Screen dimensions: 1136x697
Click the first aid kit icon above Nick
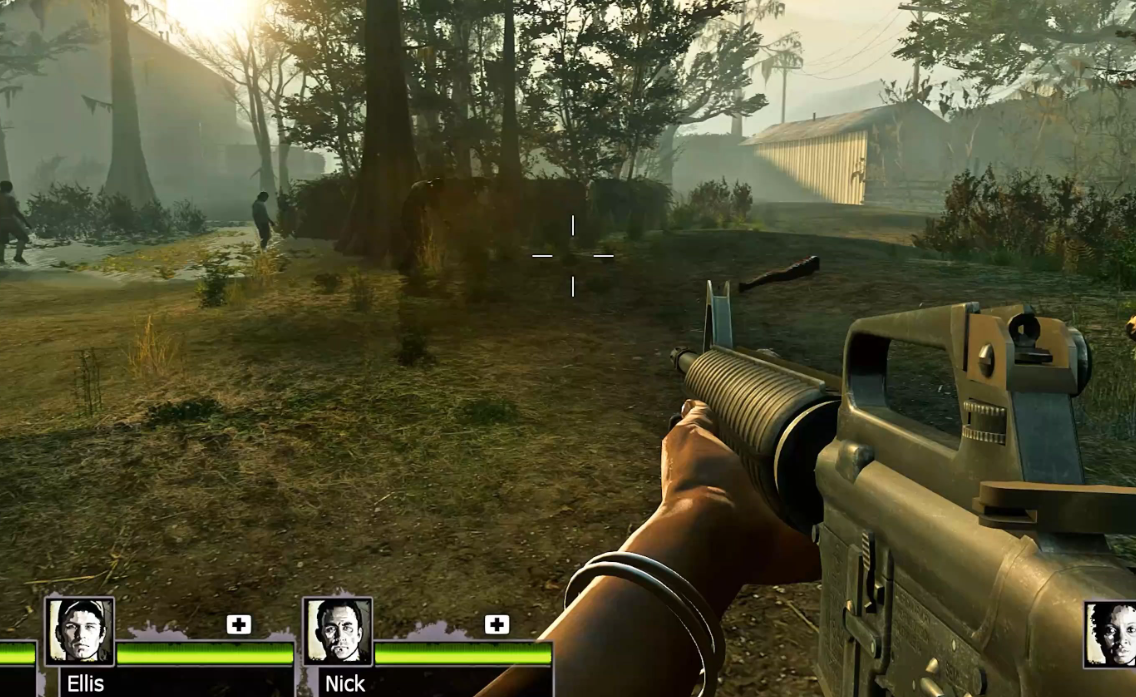pyautogui.click(x=497, y=625)
